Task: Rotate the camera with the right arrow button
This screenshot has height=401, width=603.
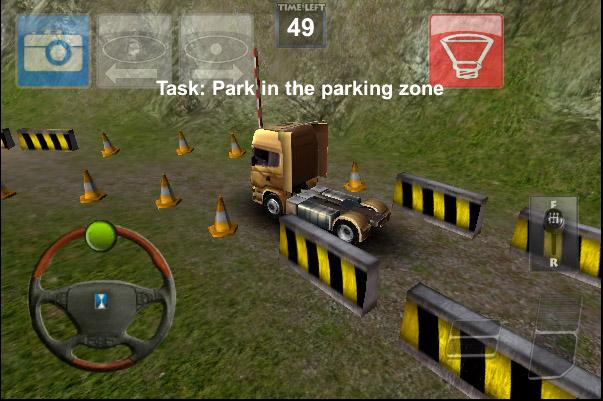Action: tap(216, 50)
